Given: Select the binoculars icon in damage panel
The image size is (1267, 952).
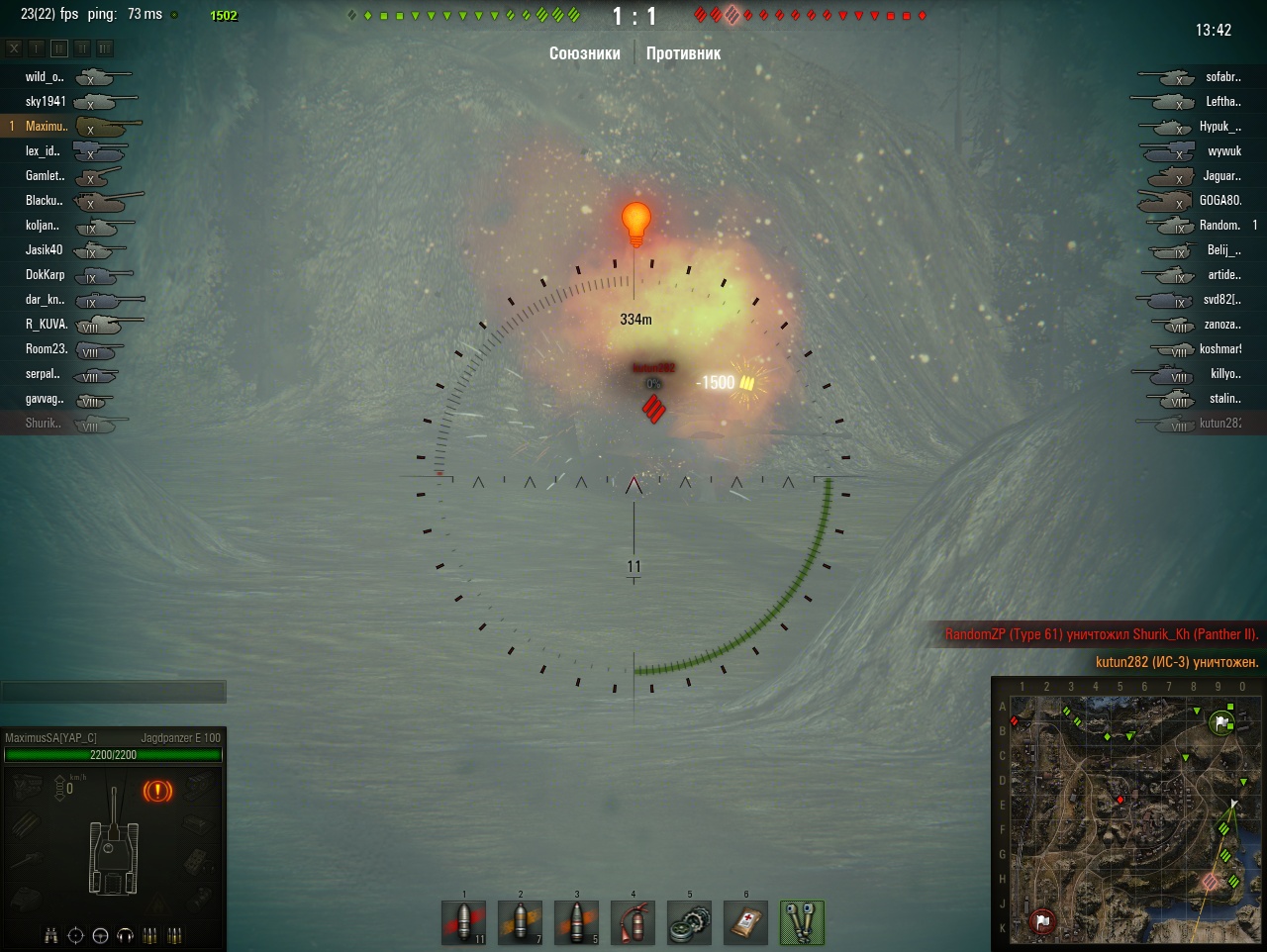Looking at the screenshot, I should 51,935.
